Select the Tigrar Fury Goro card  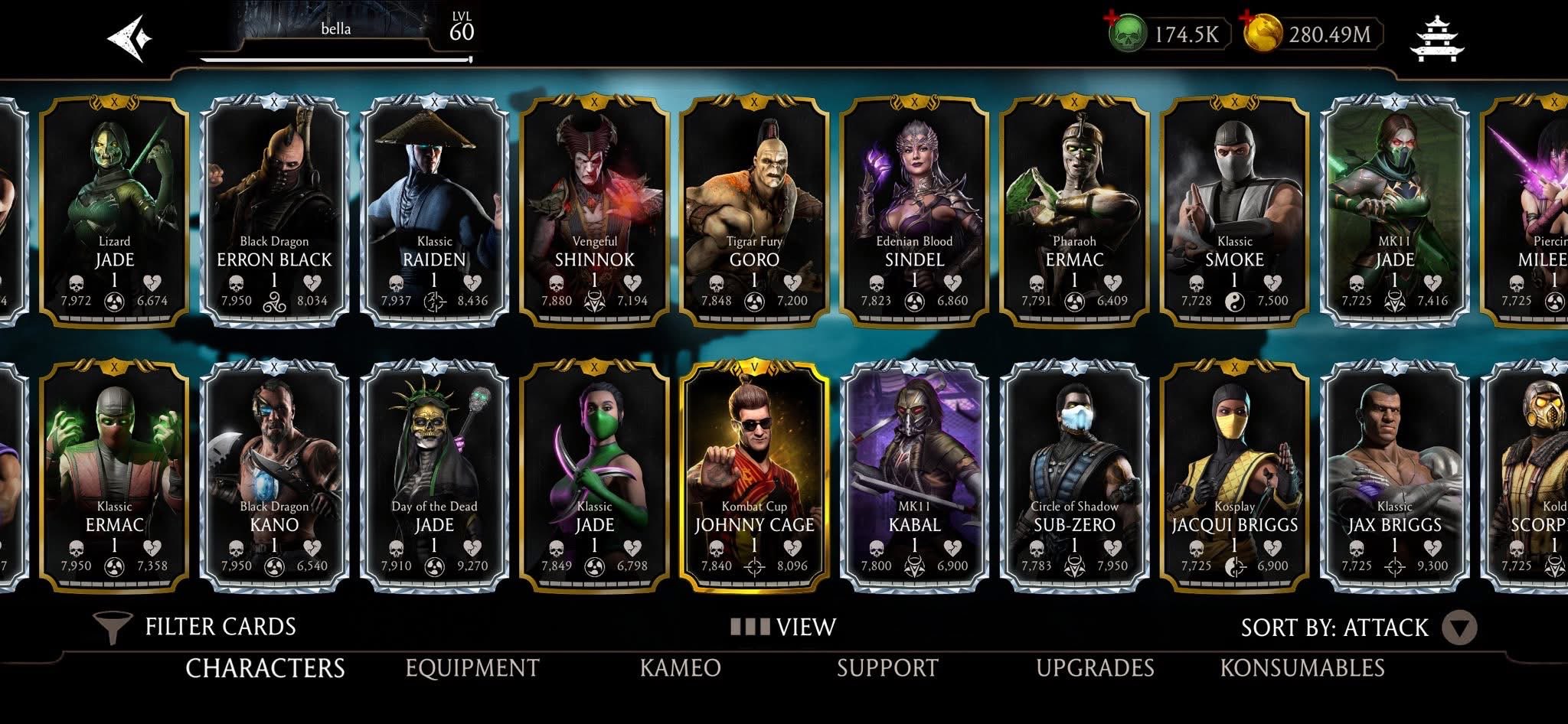tap(754, 210)
